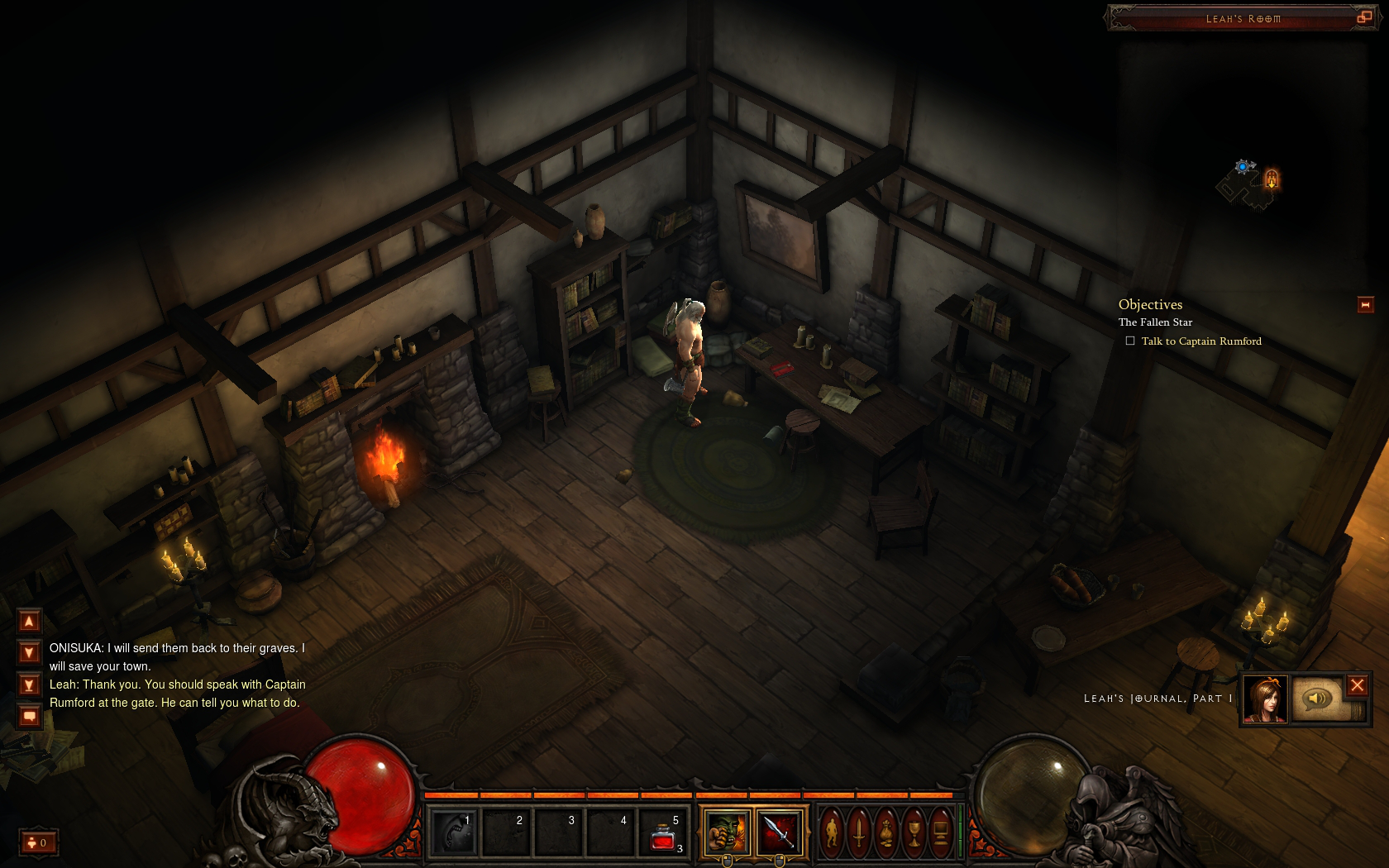This screenshot has height=868, width=1389.
Task: Activate the dagger secondary skill
Action: tap(778, 832)
